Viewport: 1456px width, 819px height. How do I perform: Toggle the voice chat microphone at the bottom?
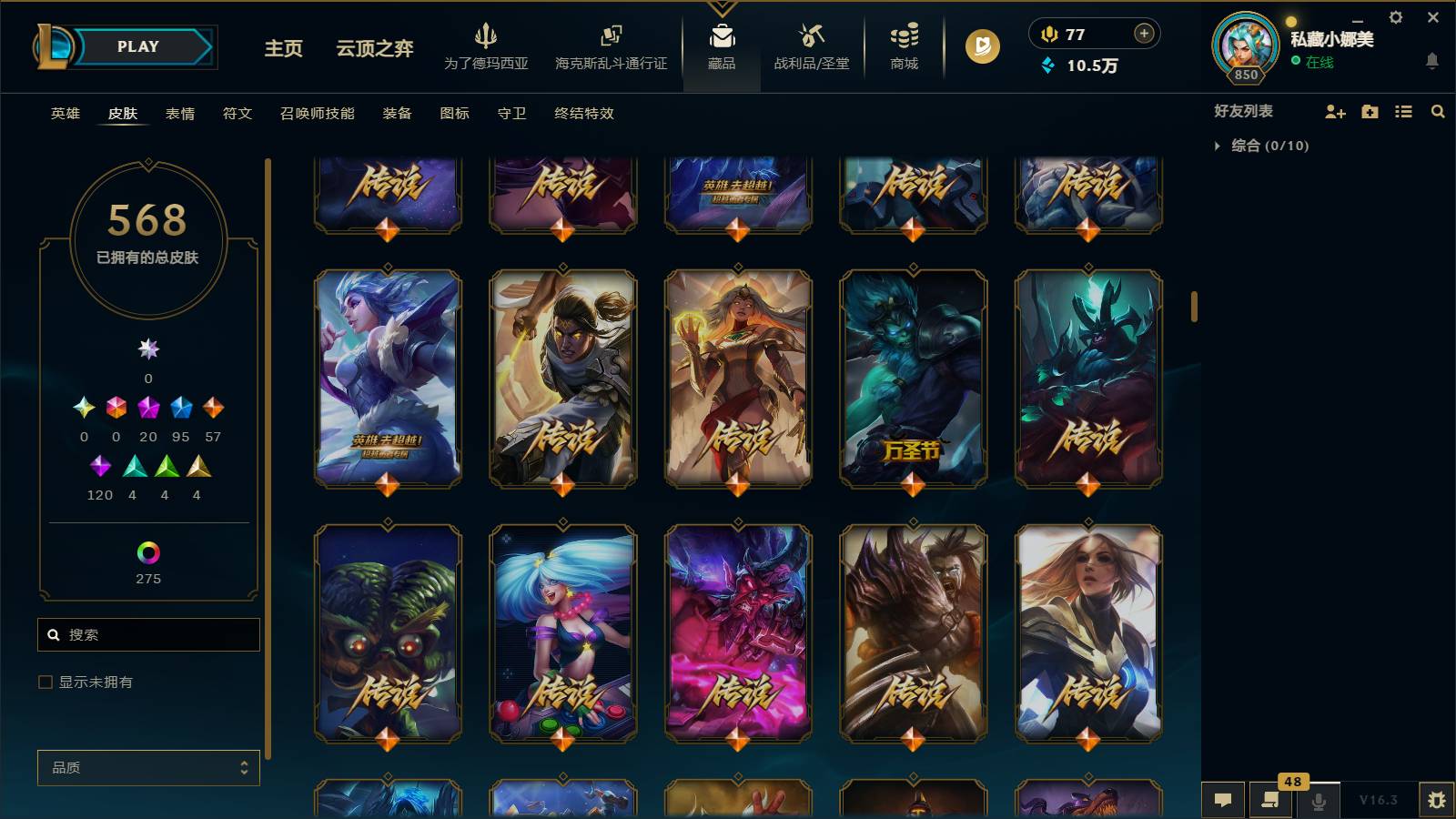coord(1318,801)
